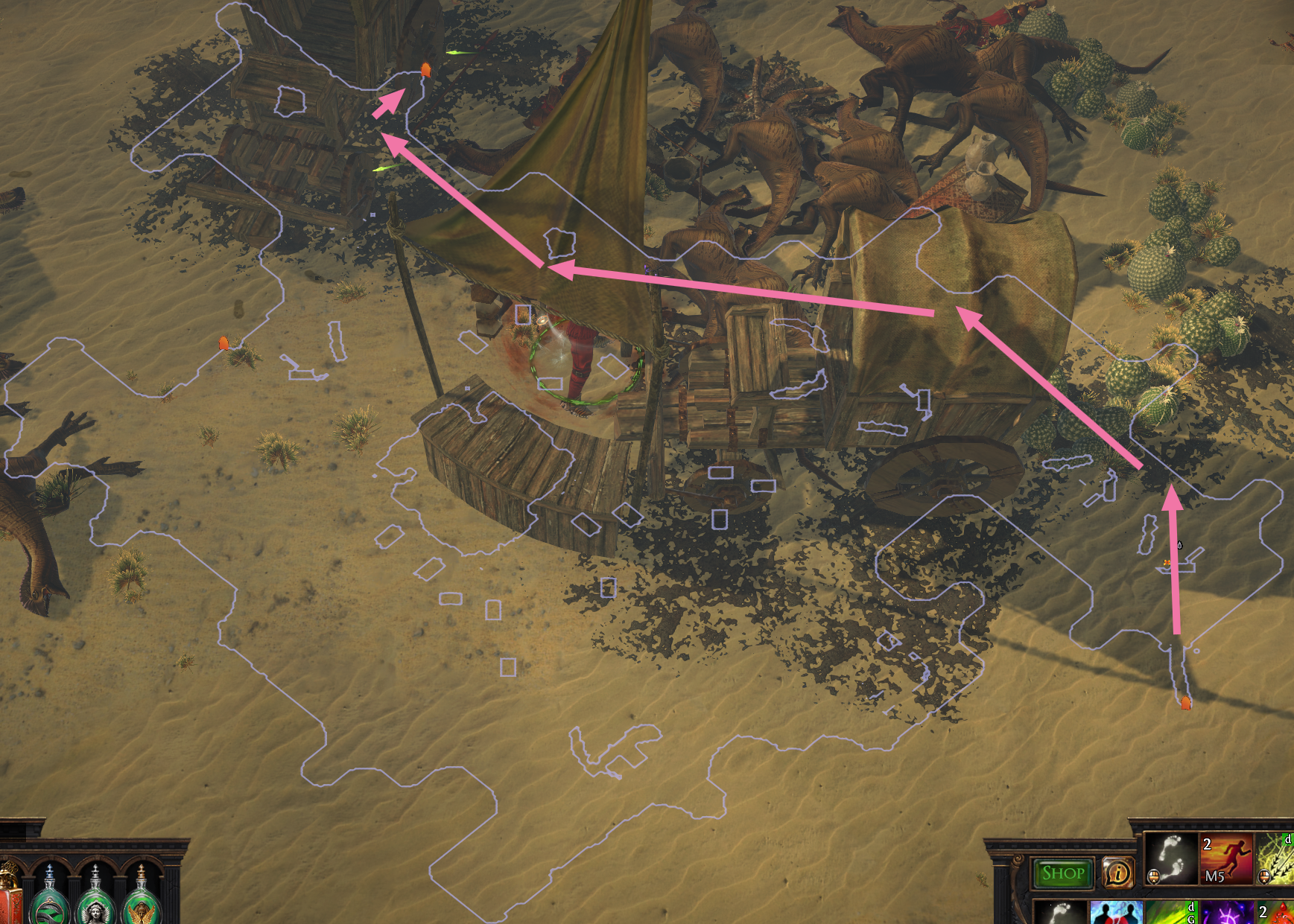Click the orange info speech-bubble icon
Screen dimensions: 1294x924
pyautogui.click(x=1117, y=873)
